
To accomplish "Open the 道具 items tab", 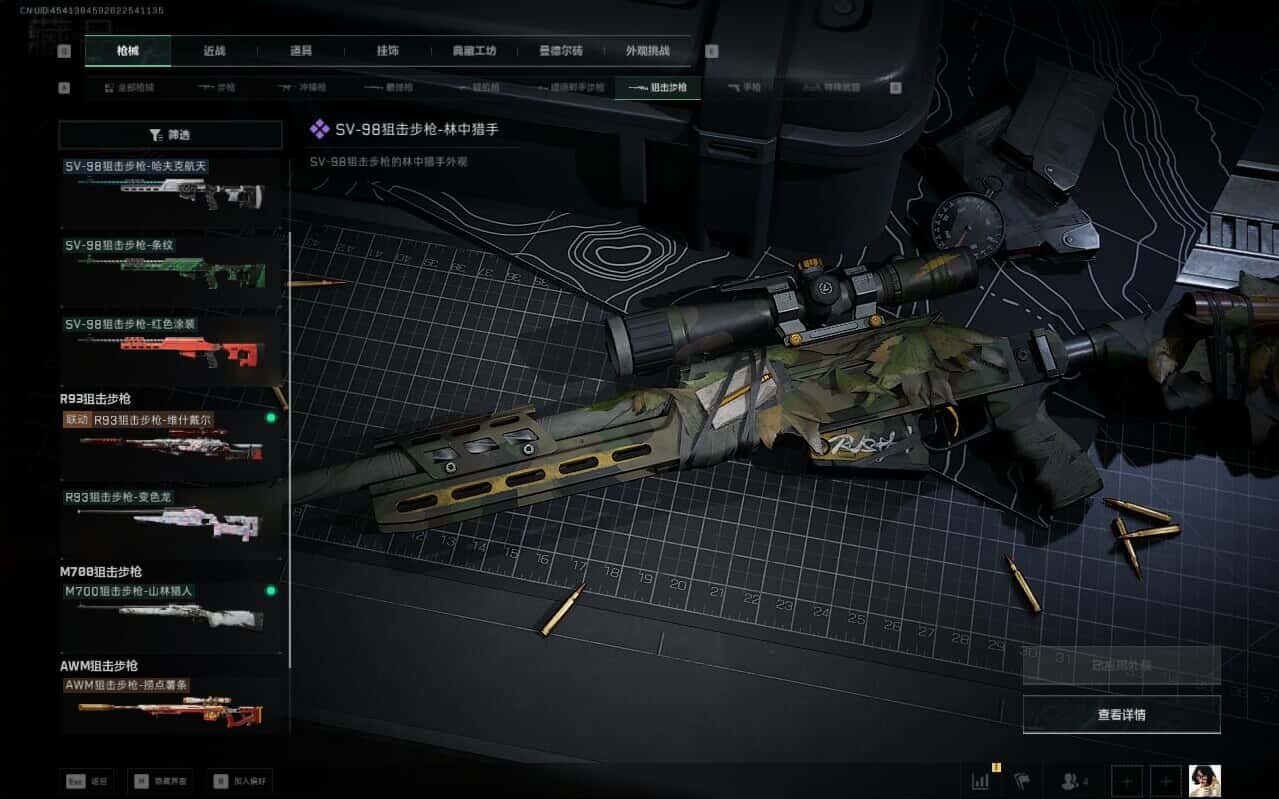I will click(x=300, y=51).
